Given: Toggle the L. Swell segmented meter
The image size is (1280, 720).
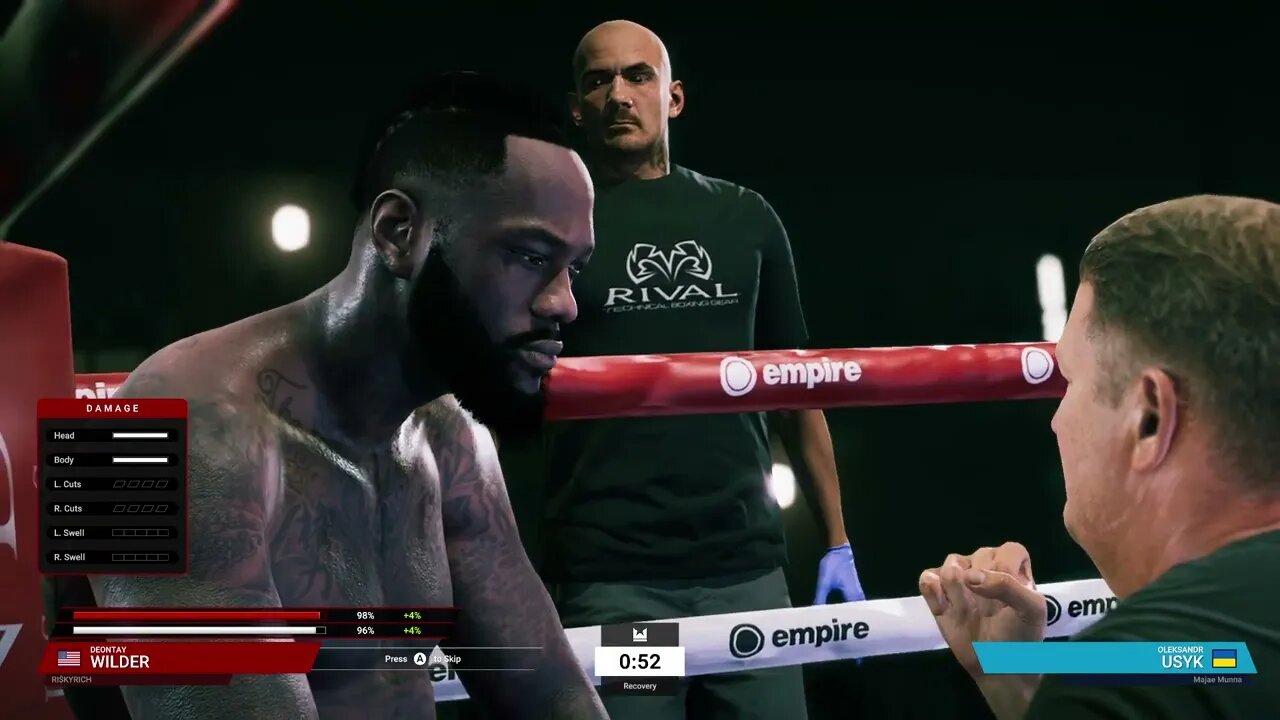Looking at the screenshot, I should pos(141,532).
